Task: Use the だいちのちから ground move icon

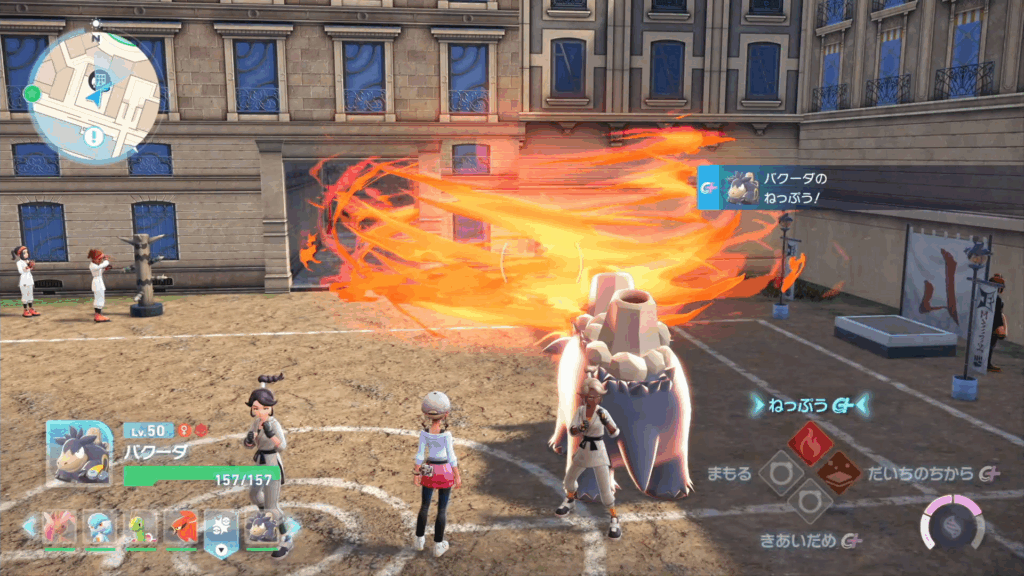Action: click(840, 471)
